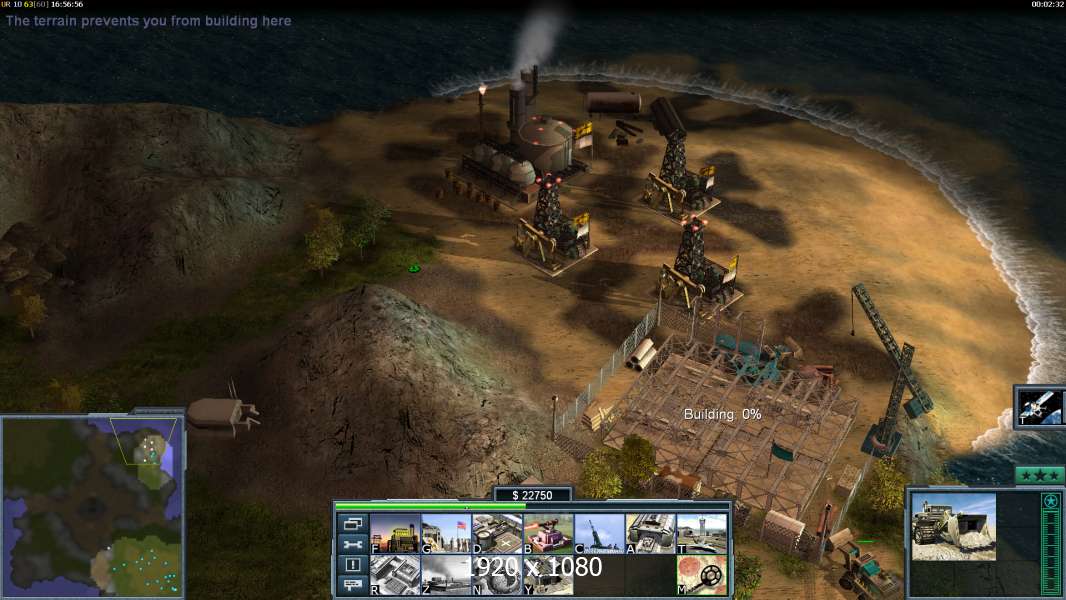
Task: Build the structure marked with hotkey Z
Action: coord(445,575)
